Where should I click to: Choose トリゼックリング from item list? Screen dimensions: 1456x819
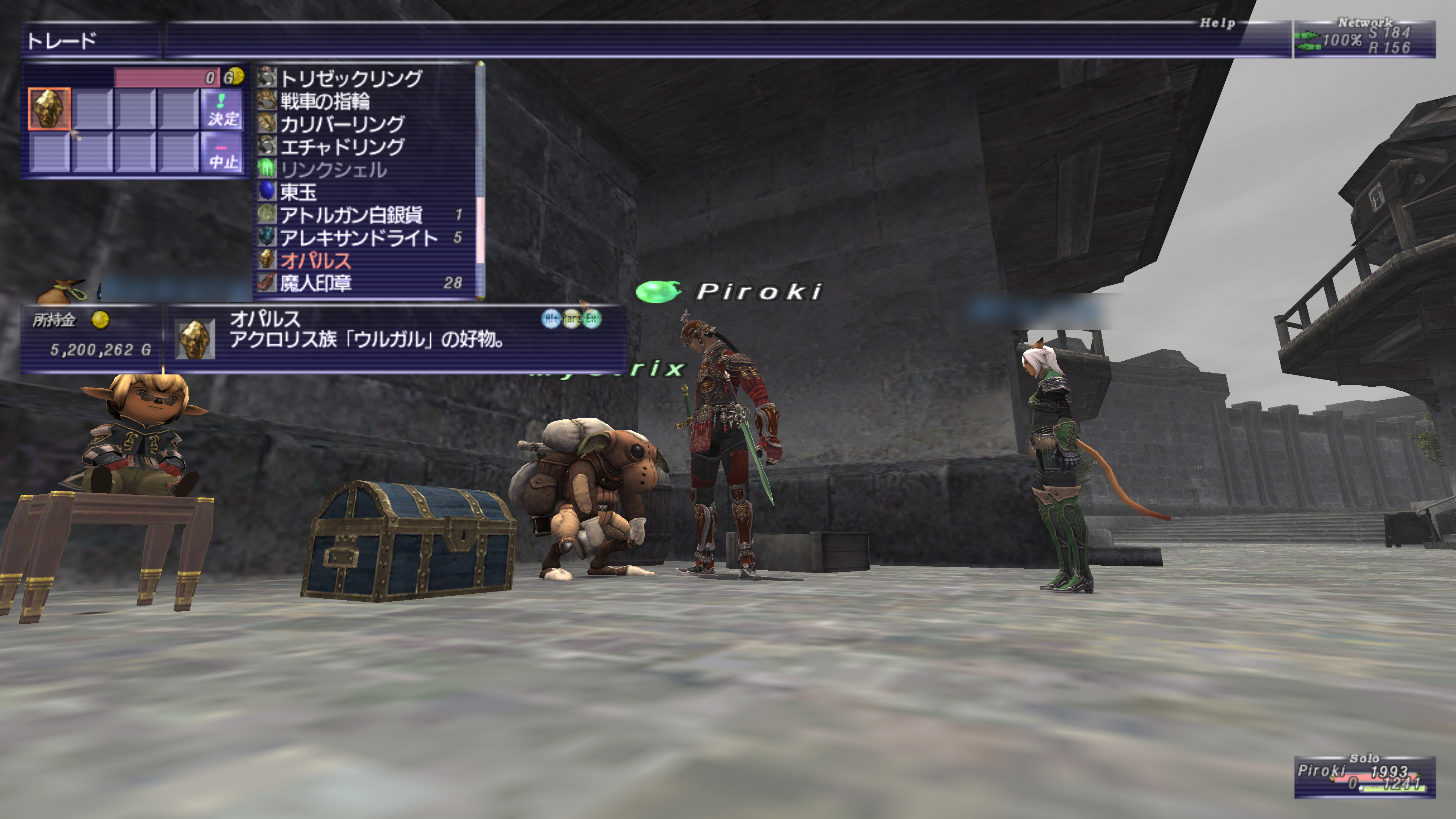[350, 78]
